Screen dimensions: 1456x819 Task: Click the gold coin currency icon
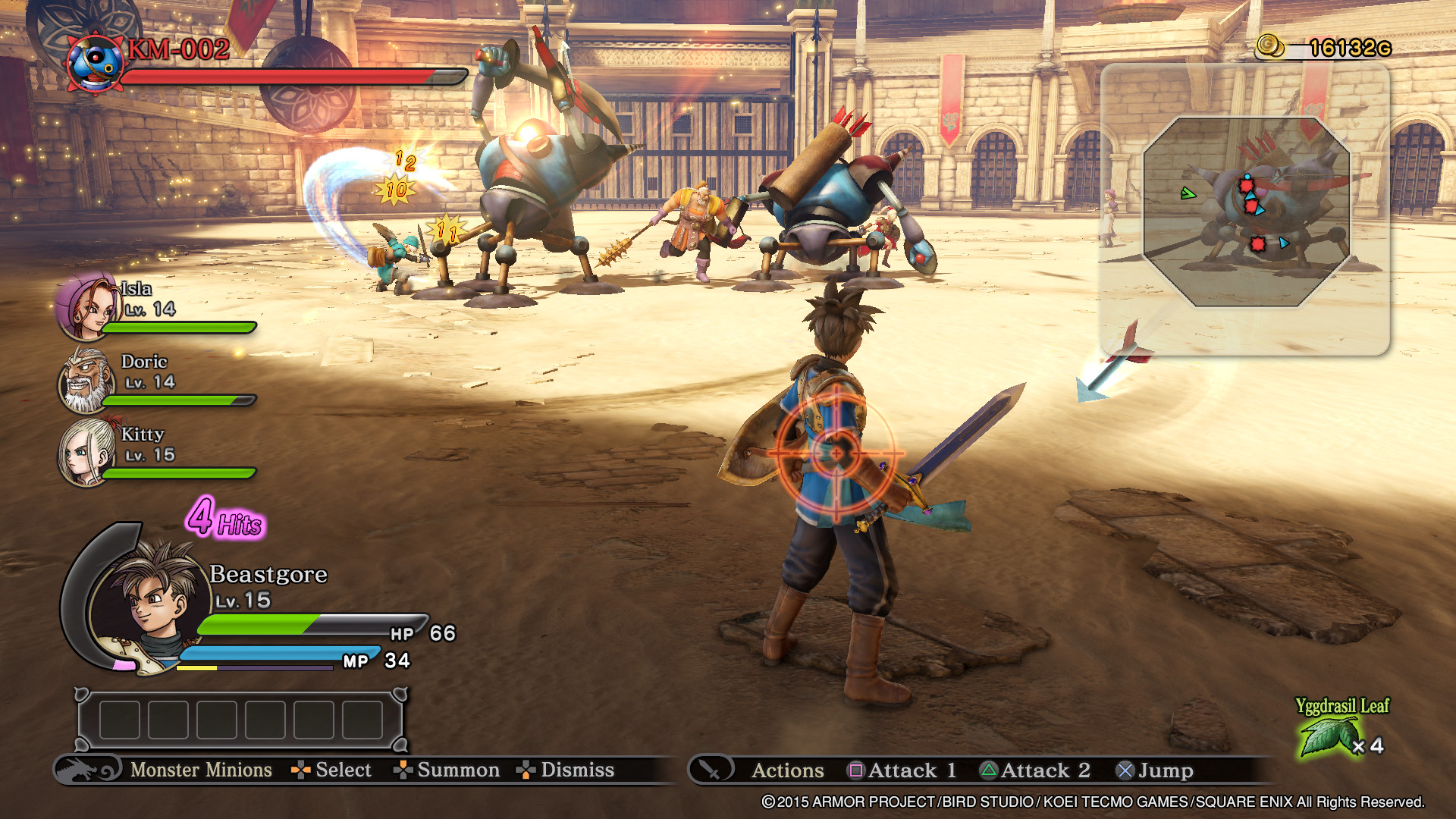point(1270,47)
